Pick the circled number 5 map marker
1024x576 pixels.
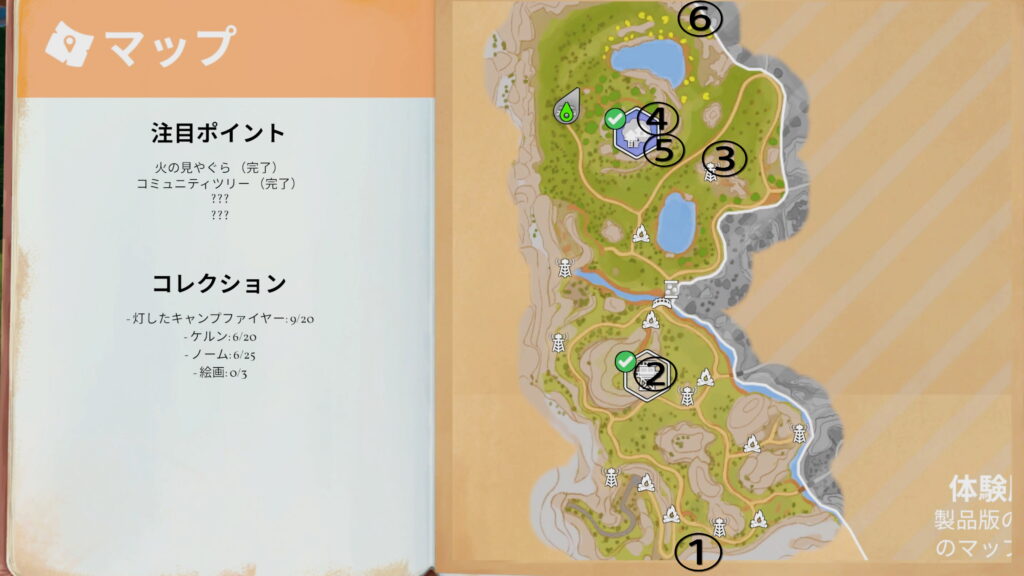coord(663,150)
